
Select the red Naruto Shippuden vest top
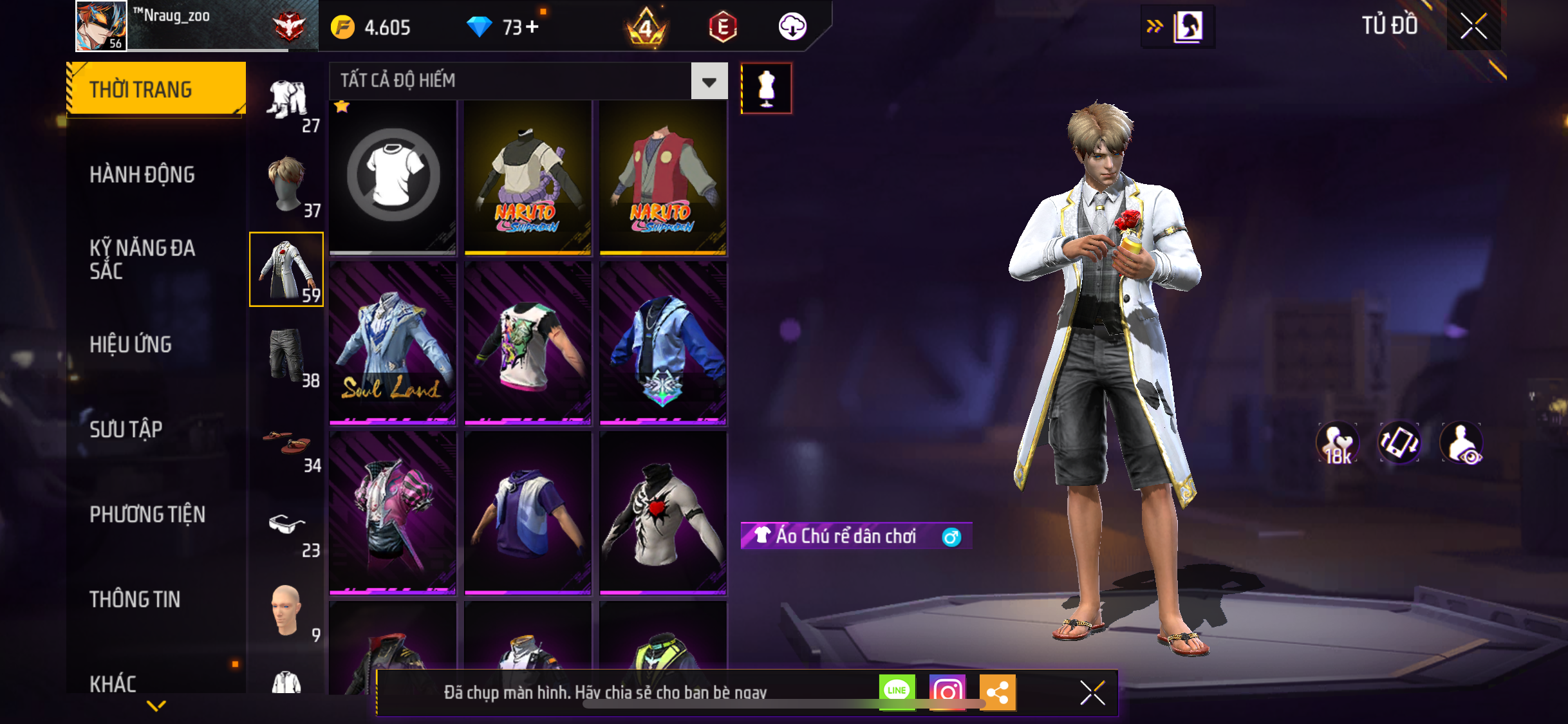(663, 178)
